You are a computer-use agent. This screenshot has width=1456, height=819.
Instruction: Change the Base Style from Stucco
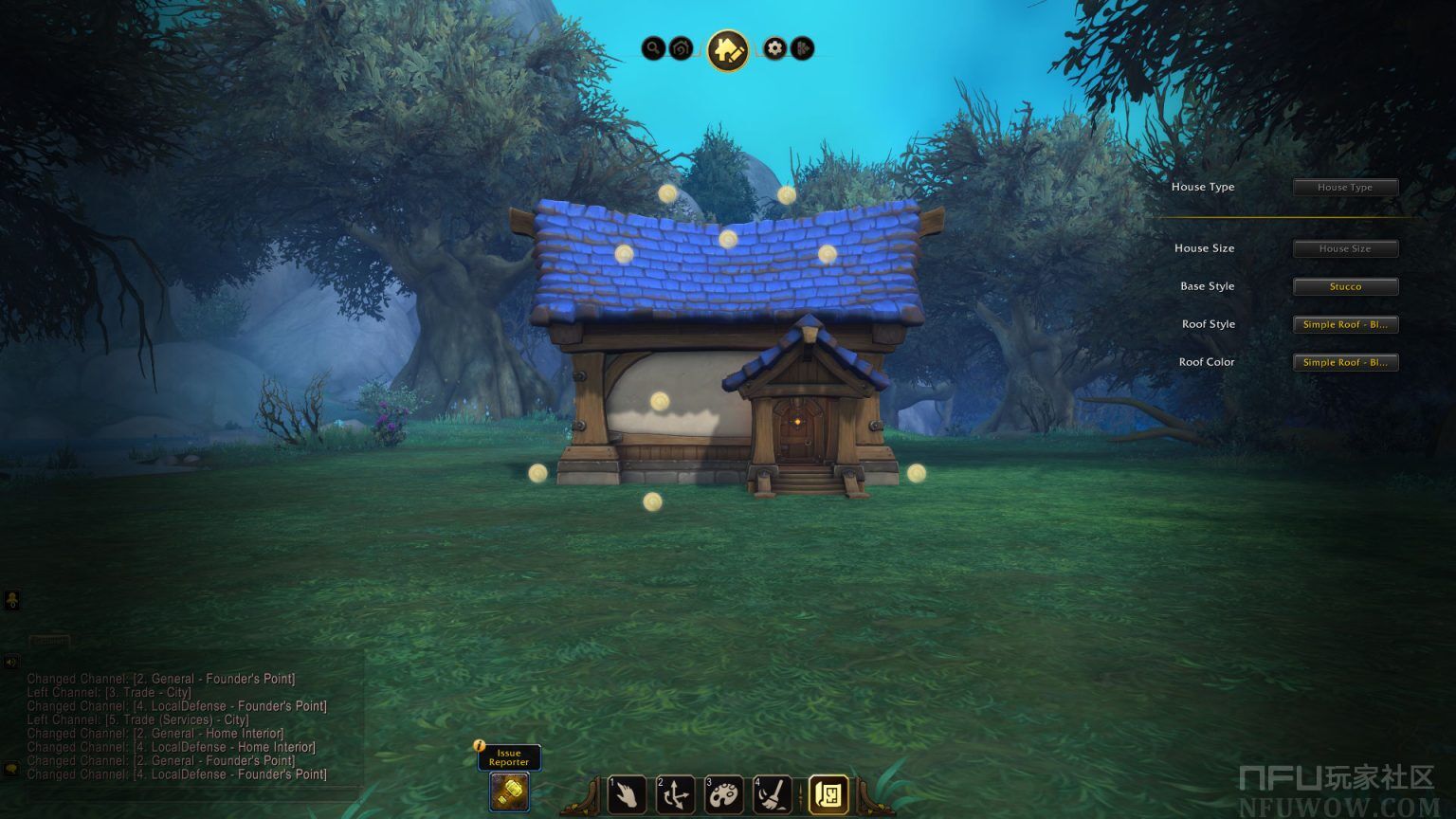pyautogui.click(x=1345, y=286)
